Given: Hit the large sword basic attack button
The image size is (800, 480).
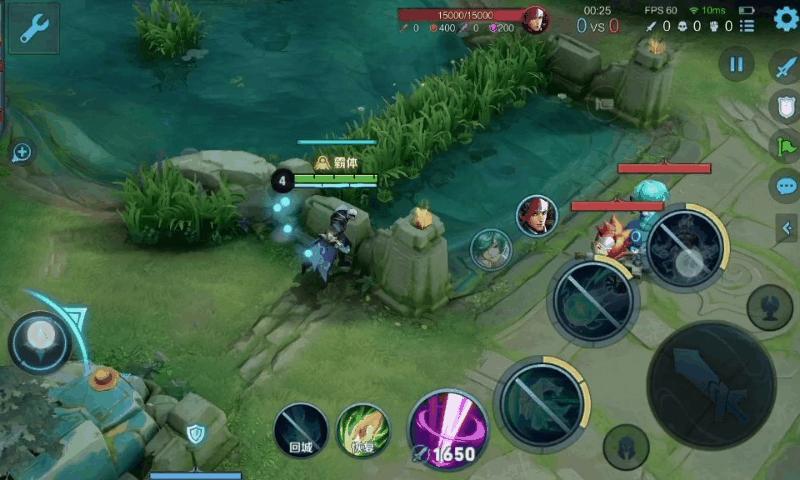Looking at the screenshot, I should 711,384.
